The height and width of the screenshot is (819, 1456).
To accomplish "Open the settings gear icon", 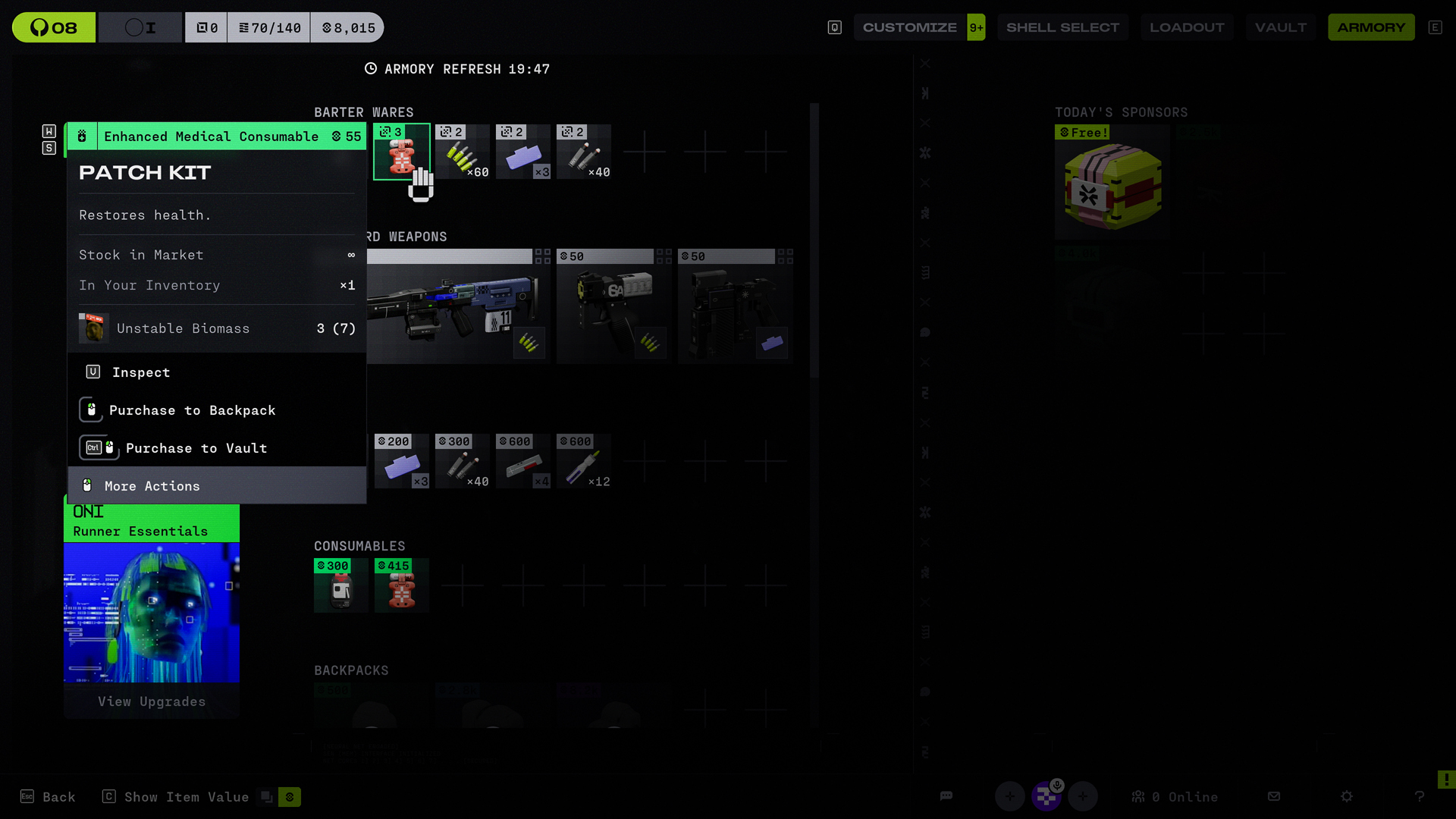I will point(1346,796).
